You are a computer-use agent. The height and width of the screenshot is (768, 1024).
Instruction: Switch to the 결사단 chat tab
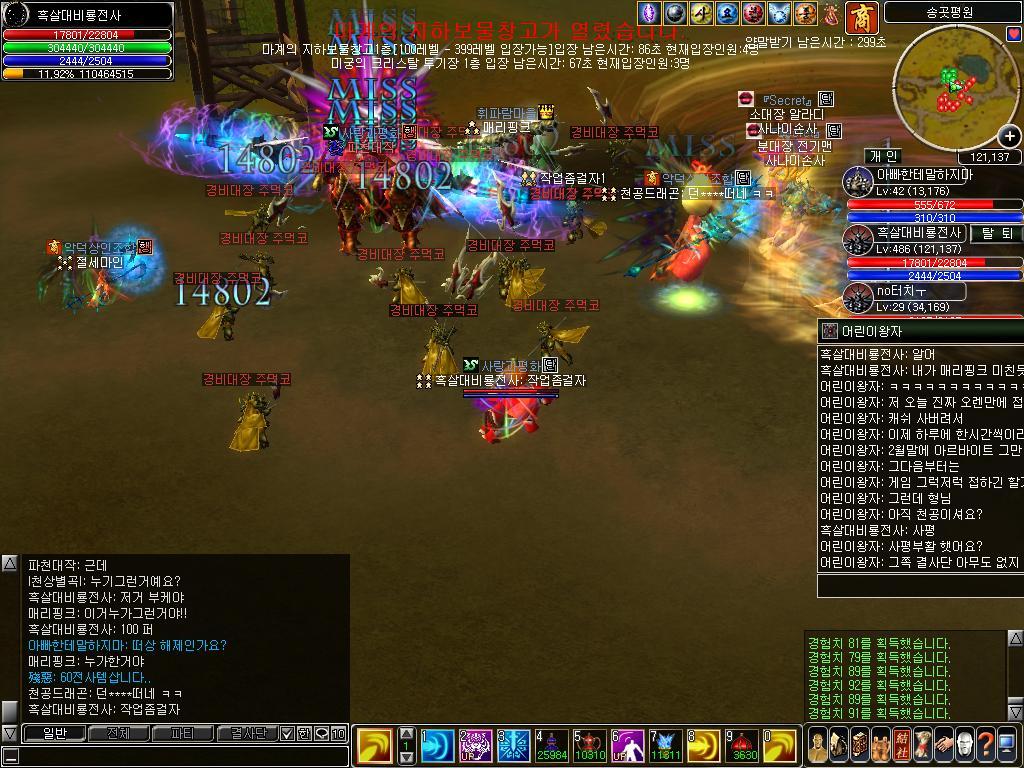(x=246, y=733)
